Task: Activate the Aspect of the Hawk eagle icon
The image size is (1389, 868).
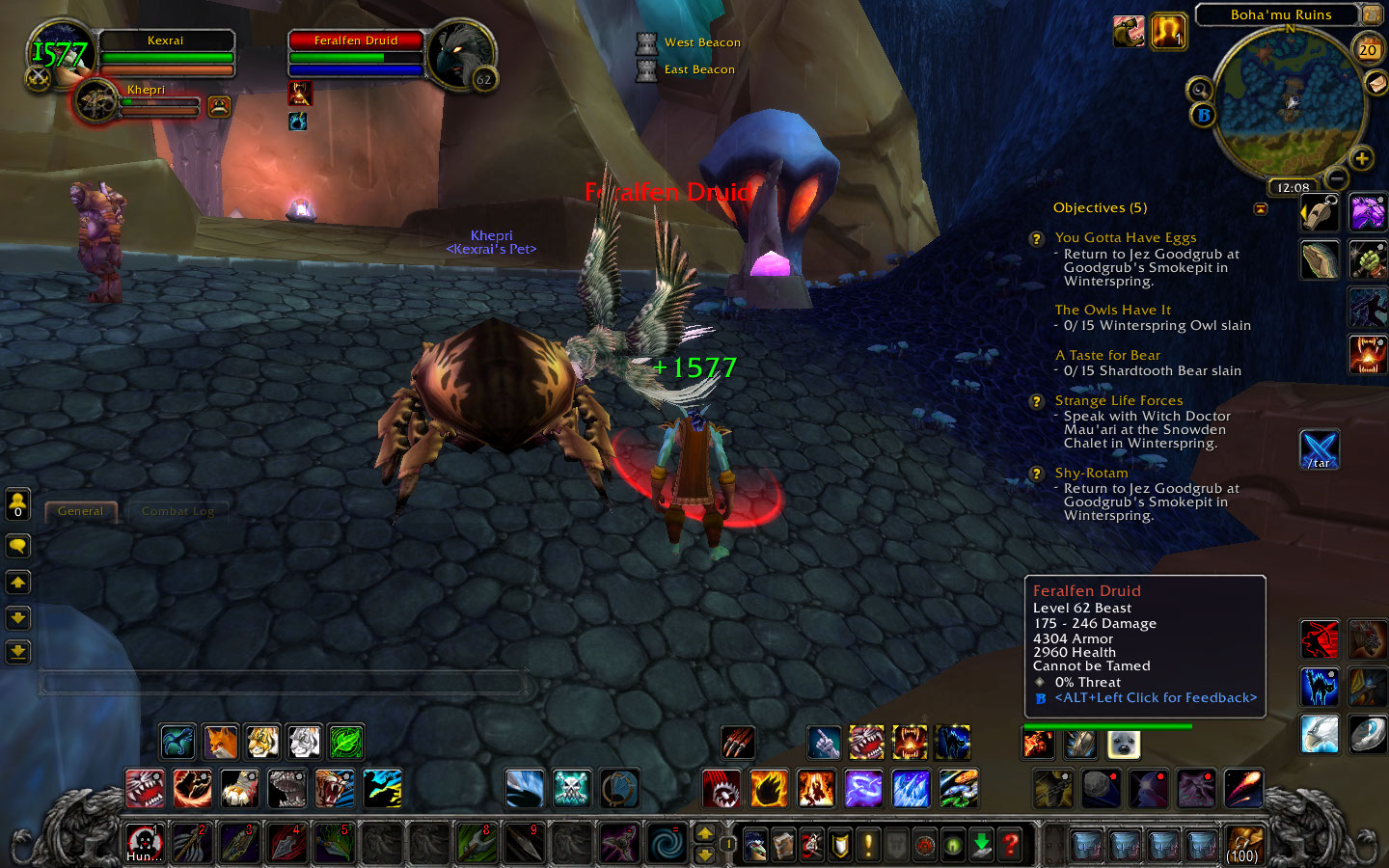Action: coord(1320,735)
